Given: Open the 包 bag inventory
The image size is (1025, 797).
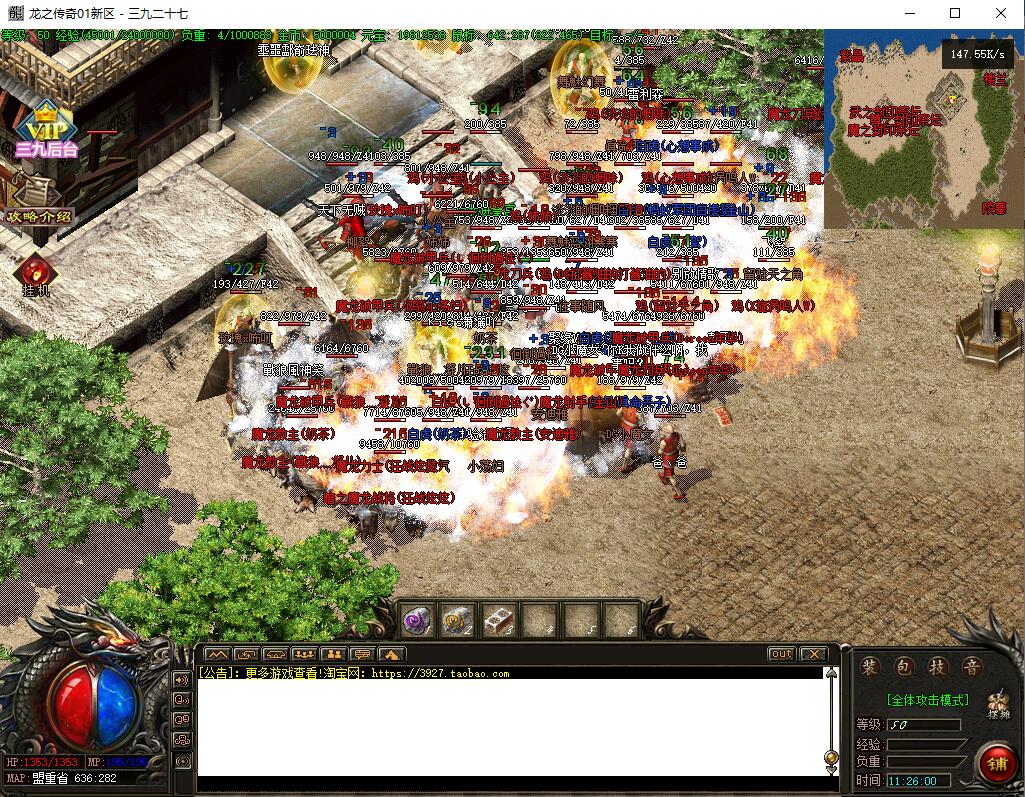Looking at the screenshot, I should click(x=906, y=667).
